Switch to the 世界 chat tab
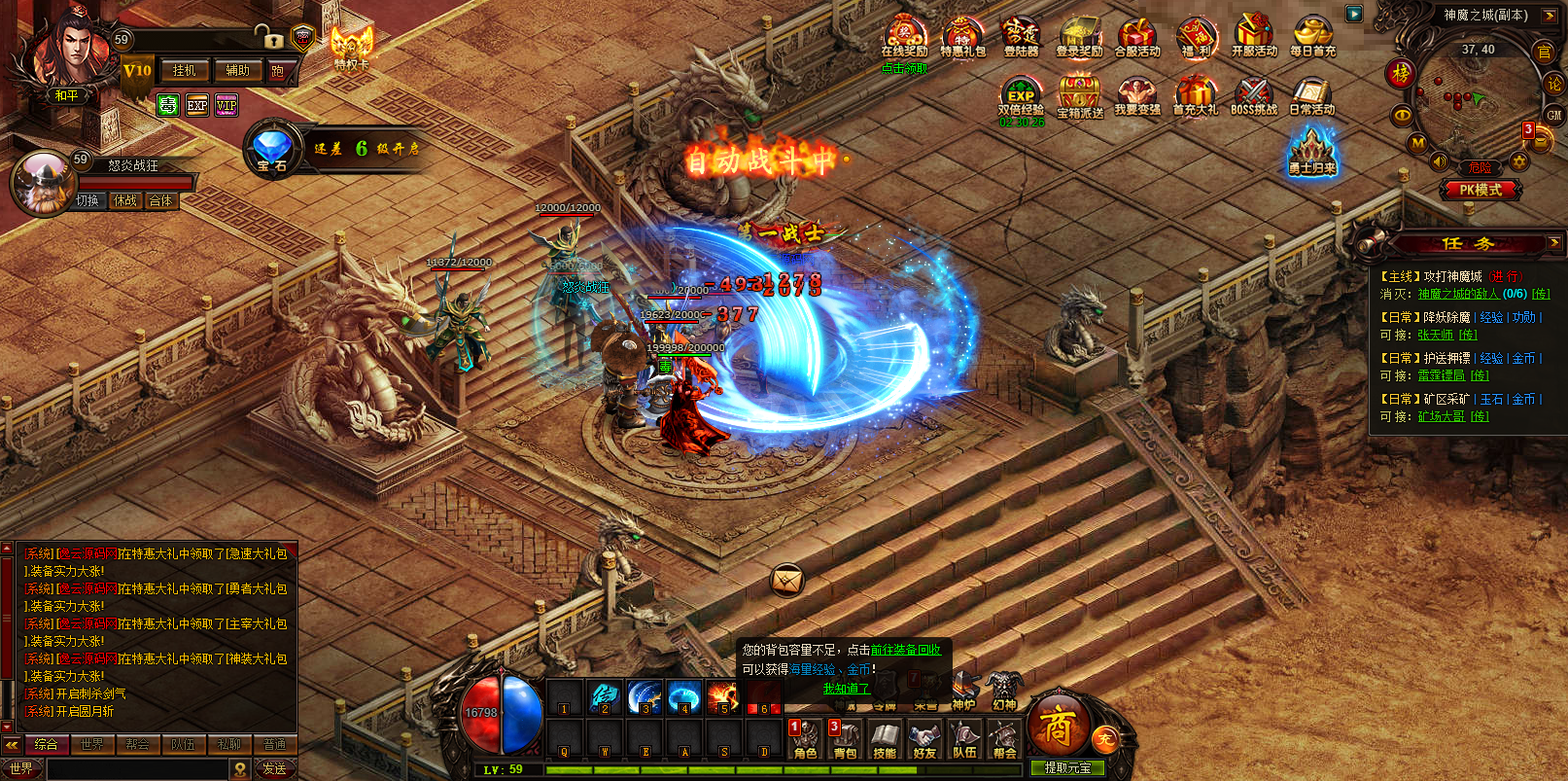This screenshot has height=781, width=1568. 92,745
